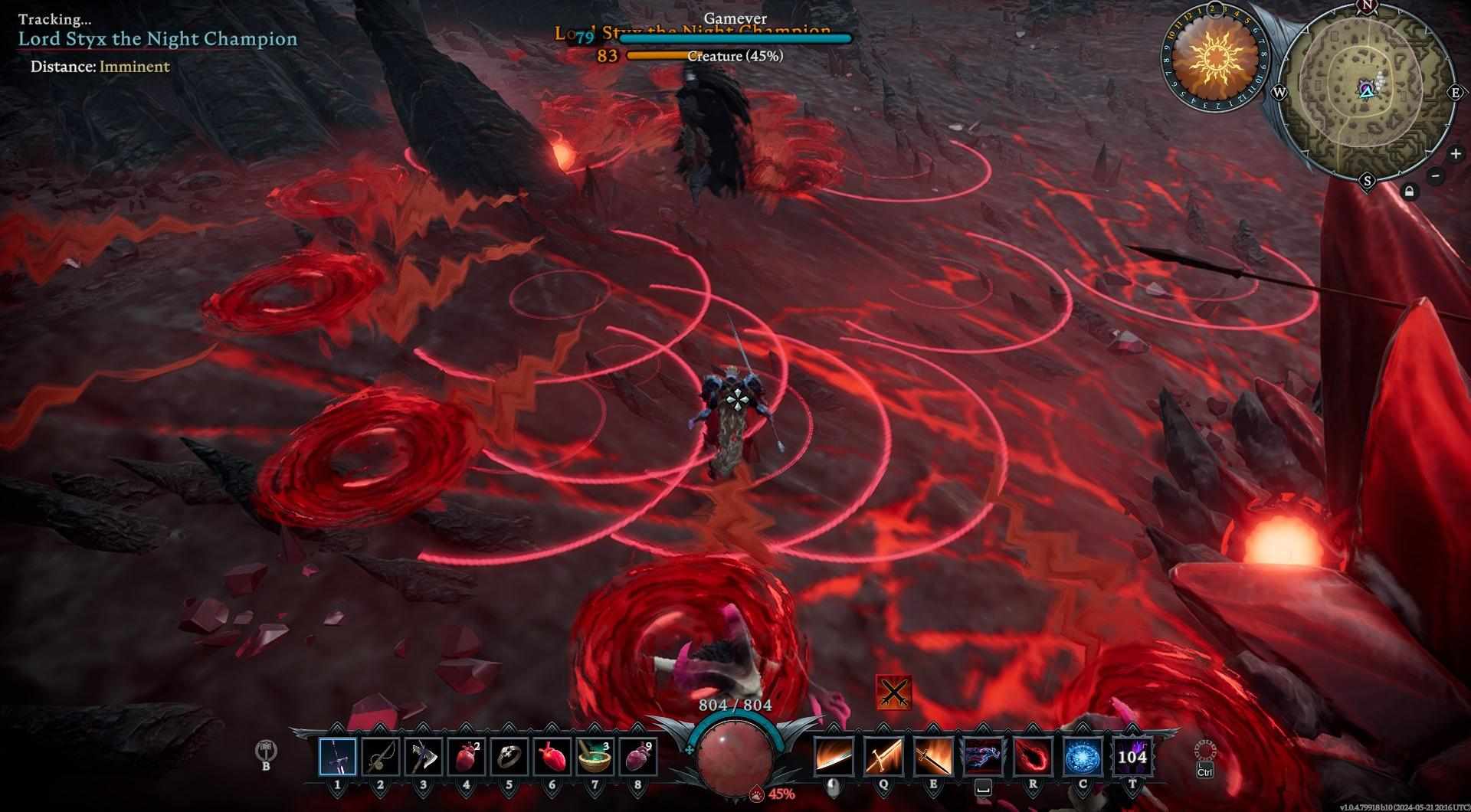The image size is (1471, 812).
Task: Select the silver ring hotbar slot
Action: click(509, 756)
